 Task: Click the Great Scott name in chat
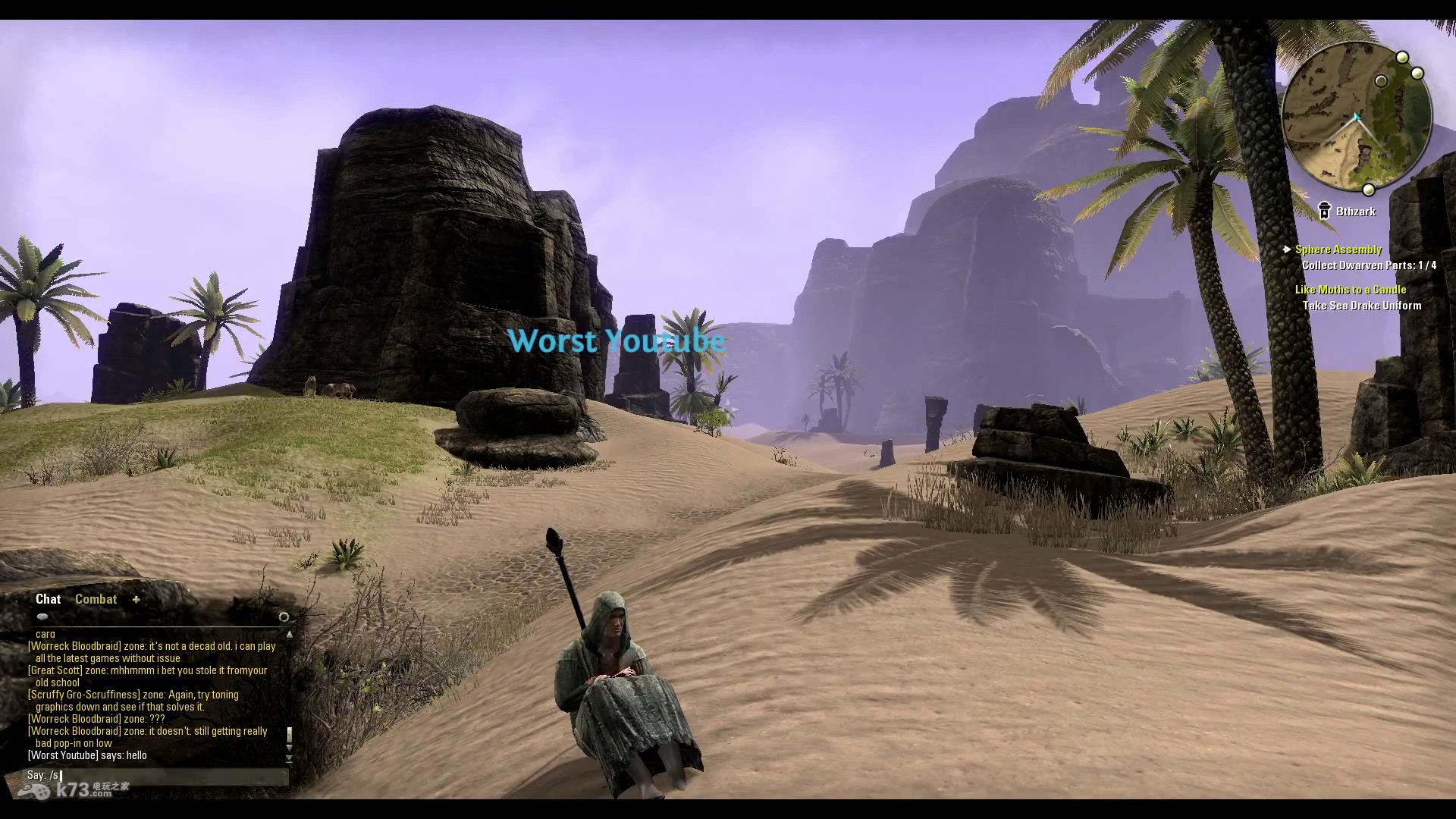(55, 670)
